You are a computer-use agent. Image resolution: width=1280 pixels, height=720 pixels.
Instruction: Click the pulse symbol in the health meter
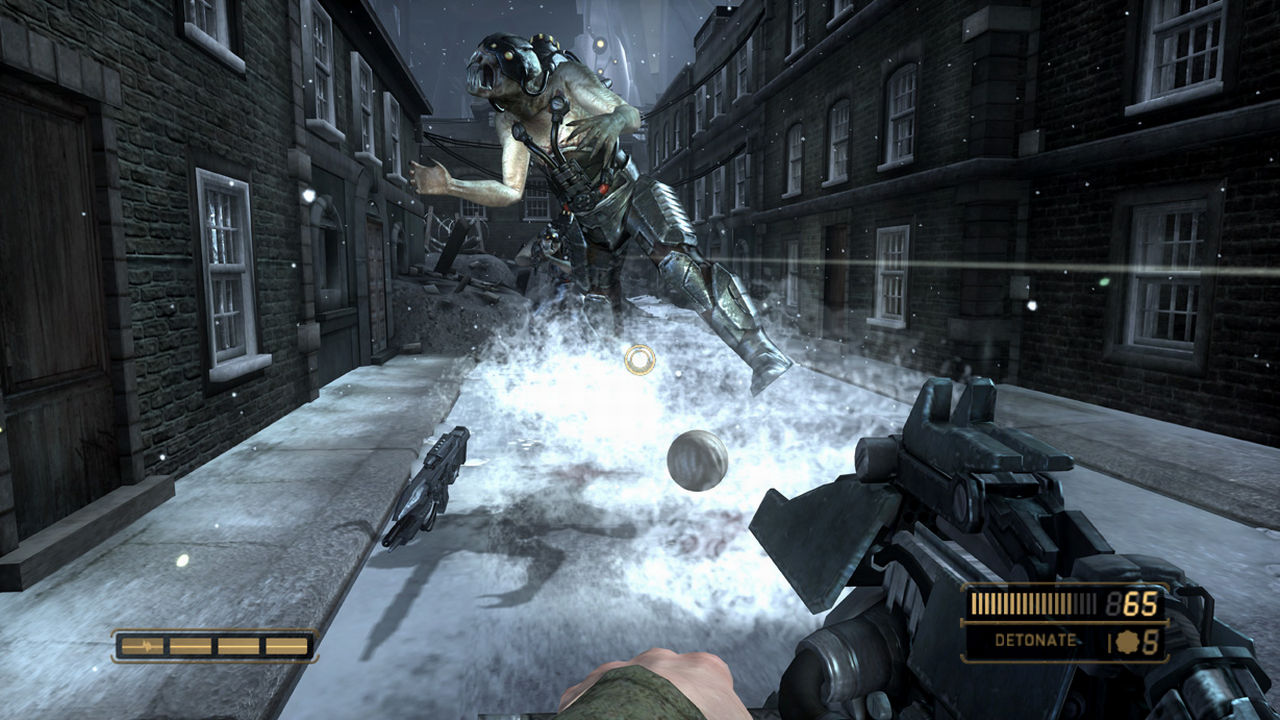coord(147,646)
